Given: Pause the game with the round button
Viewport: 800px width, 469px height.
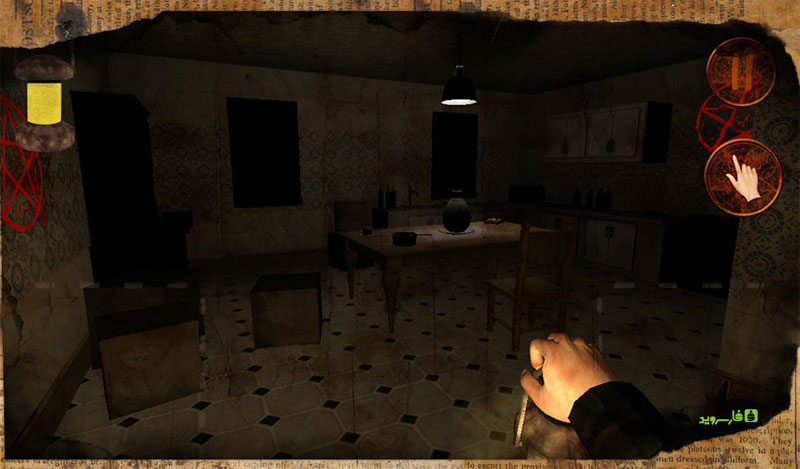Looking at the screenshot, I should [740, 70].
